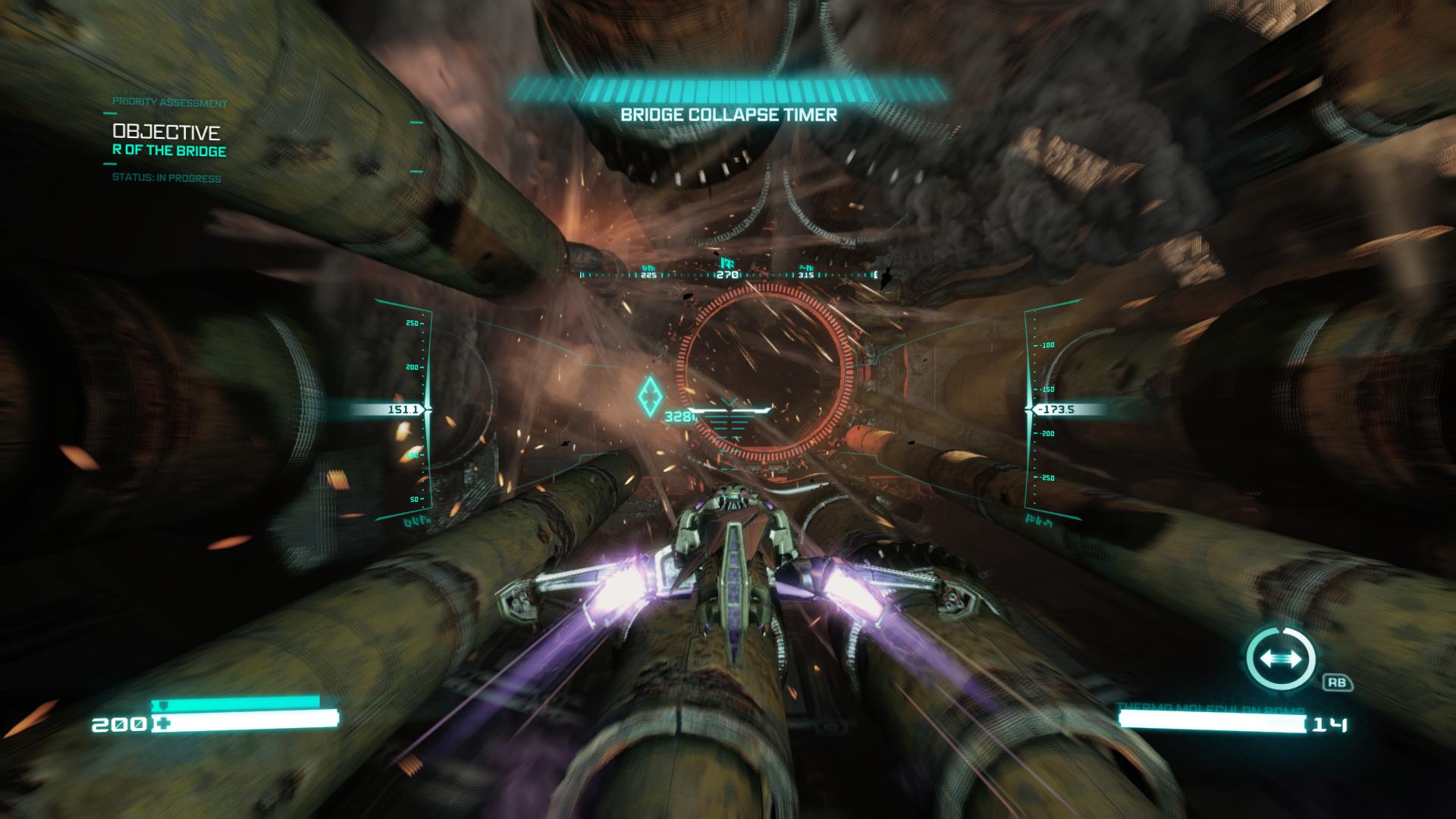This screenshot has width=1456, height=819.
Task: Select the Objective tracker panel
Action: 169,141
